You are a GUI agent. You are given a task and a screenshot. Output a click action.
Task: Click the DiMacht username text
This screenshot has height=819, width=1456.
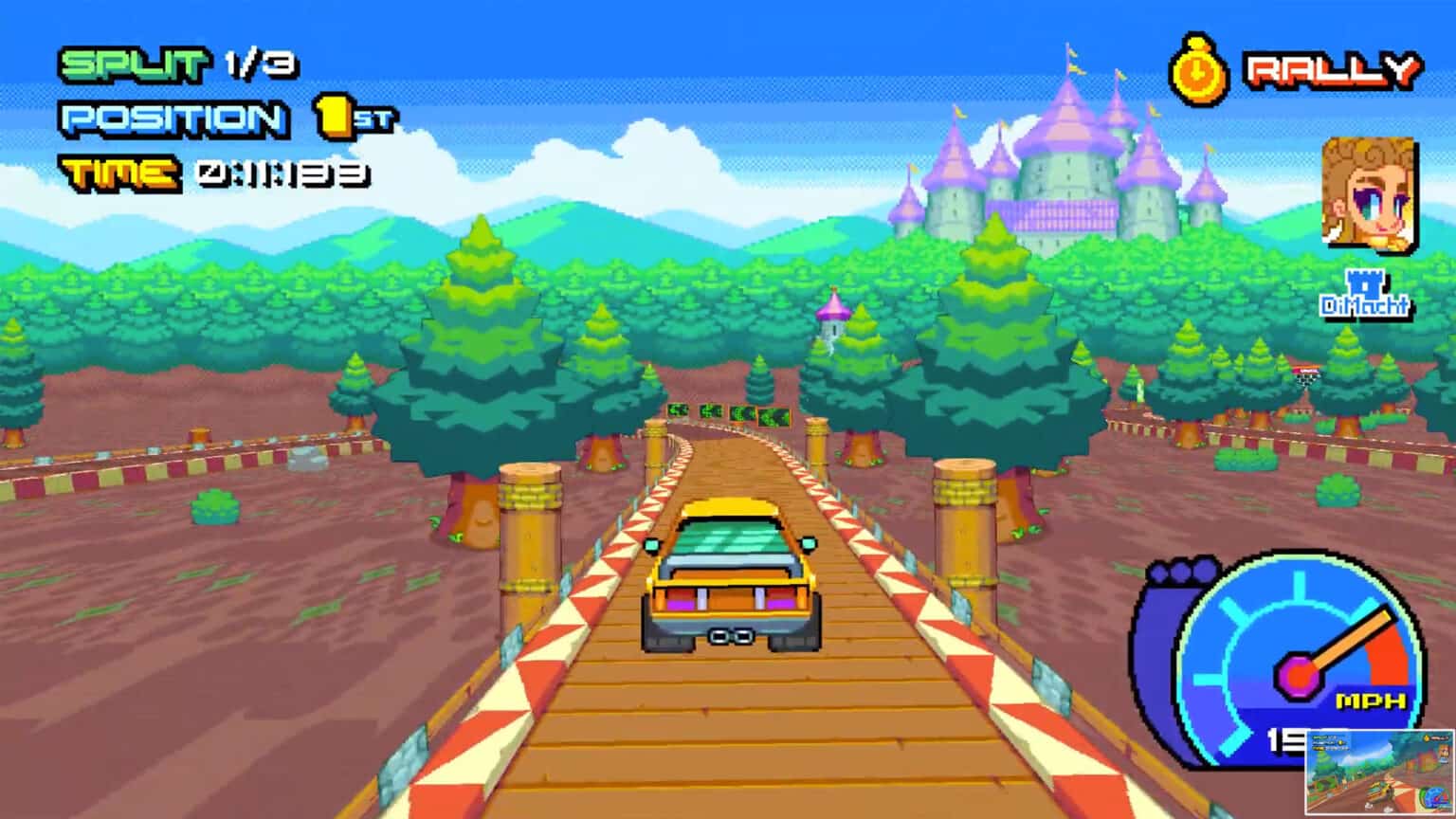pyautogui.click(x=1365, y=306)
